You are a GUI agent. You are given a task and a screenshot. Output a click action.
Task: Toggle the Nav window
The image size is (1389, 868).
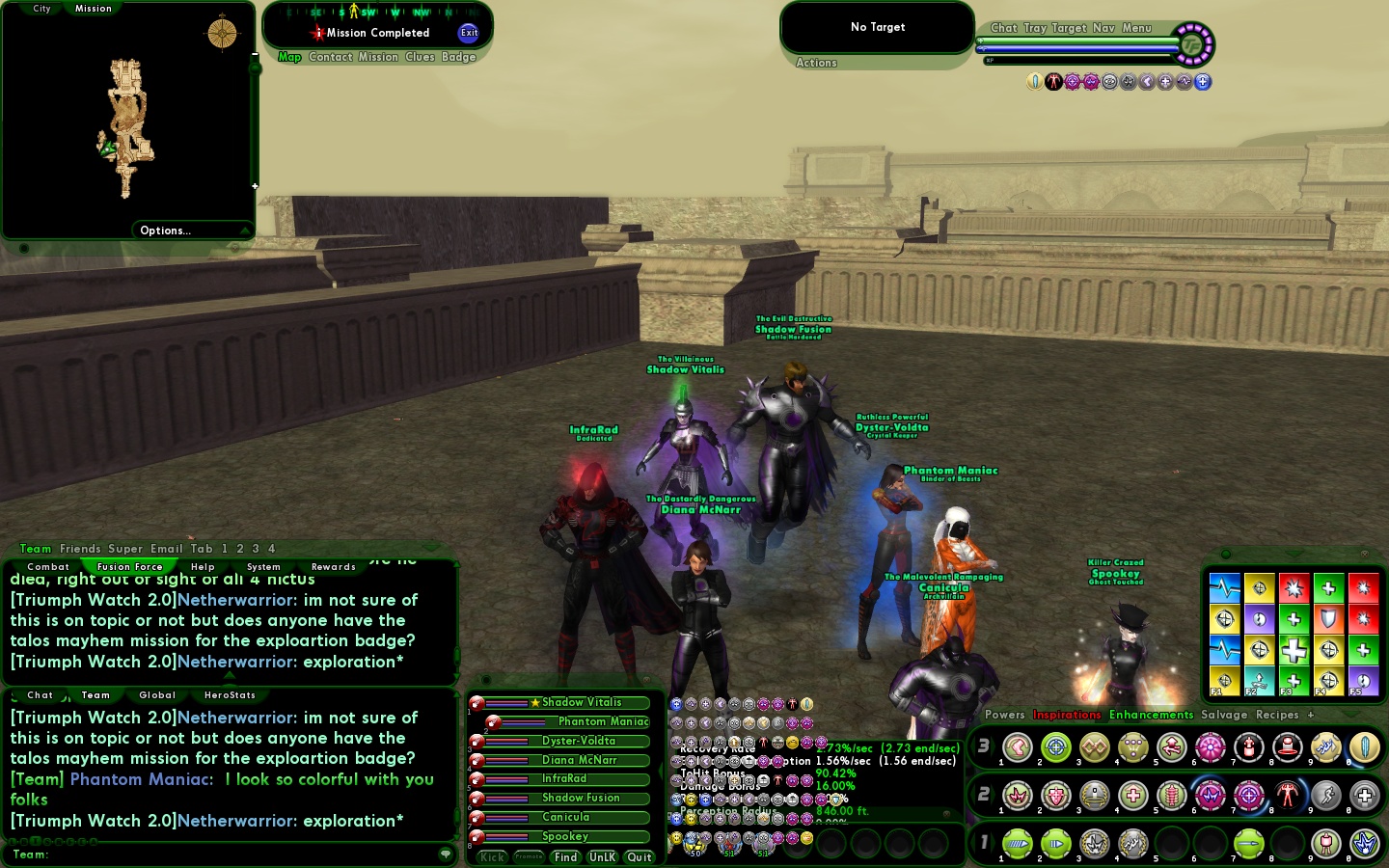(1103, 28)
